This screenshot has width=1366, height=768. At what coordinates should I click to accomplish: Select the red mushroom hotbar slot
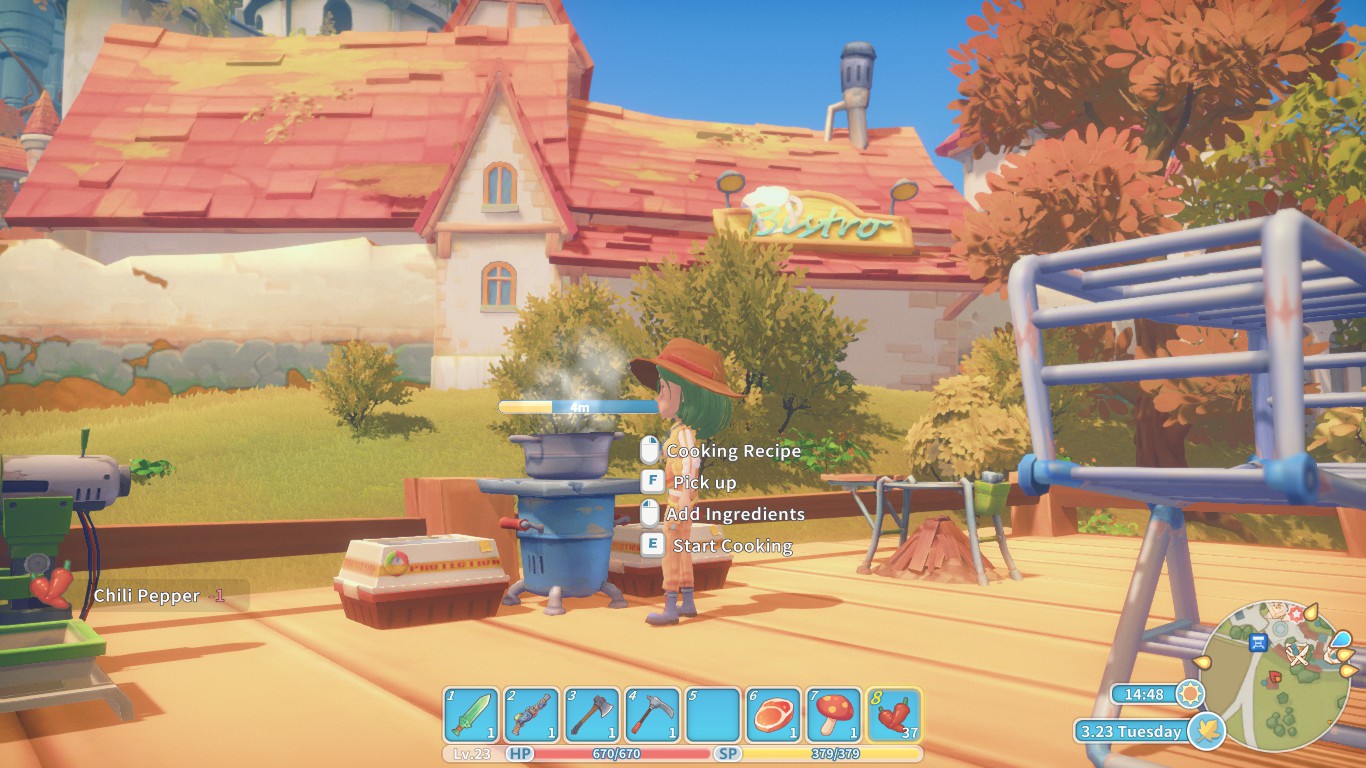coord(833,715)
